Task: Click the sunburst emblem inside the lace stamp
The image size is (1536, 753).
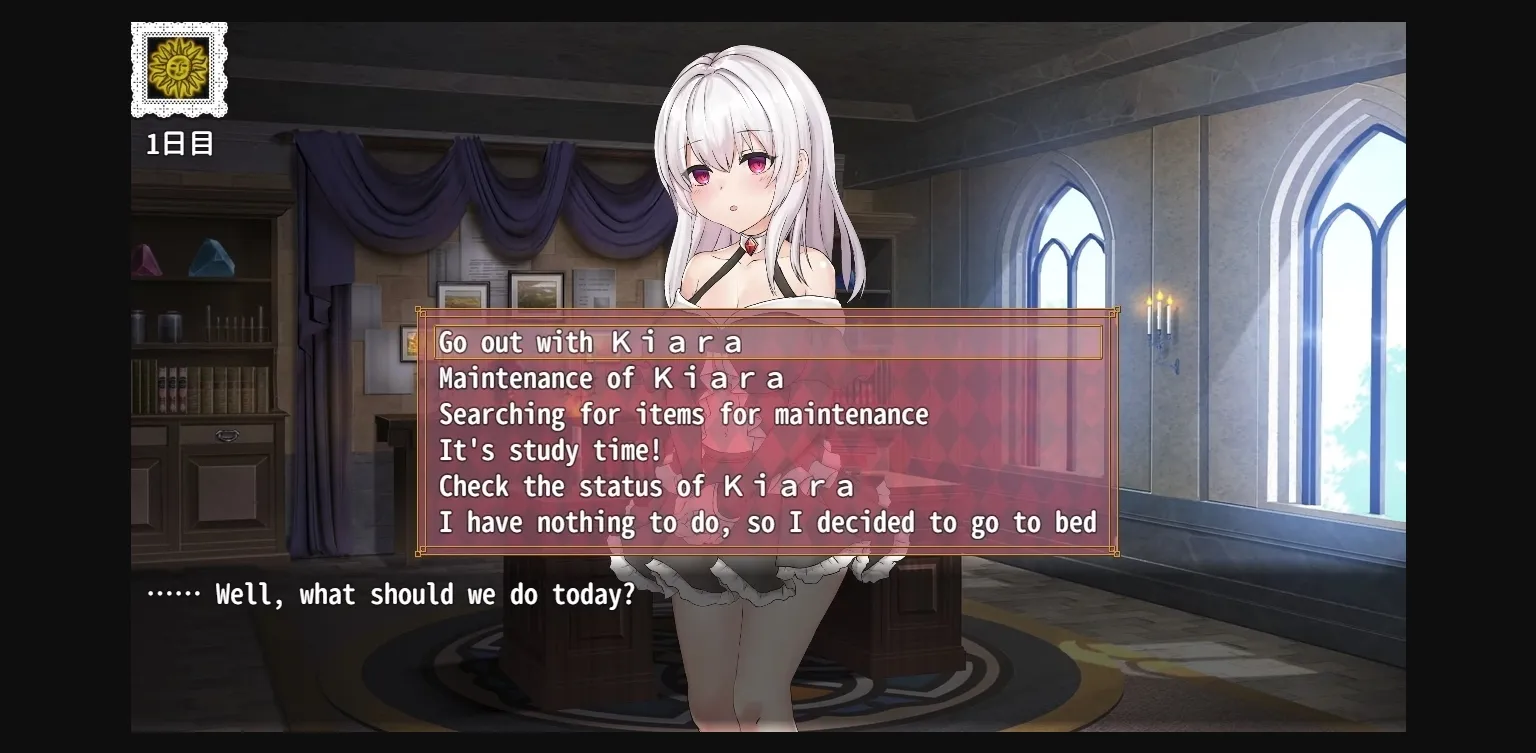Action: pos(179,70)
